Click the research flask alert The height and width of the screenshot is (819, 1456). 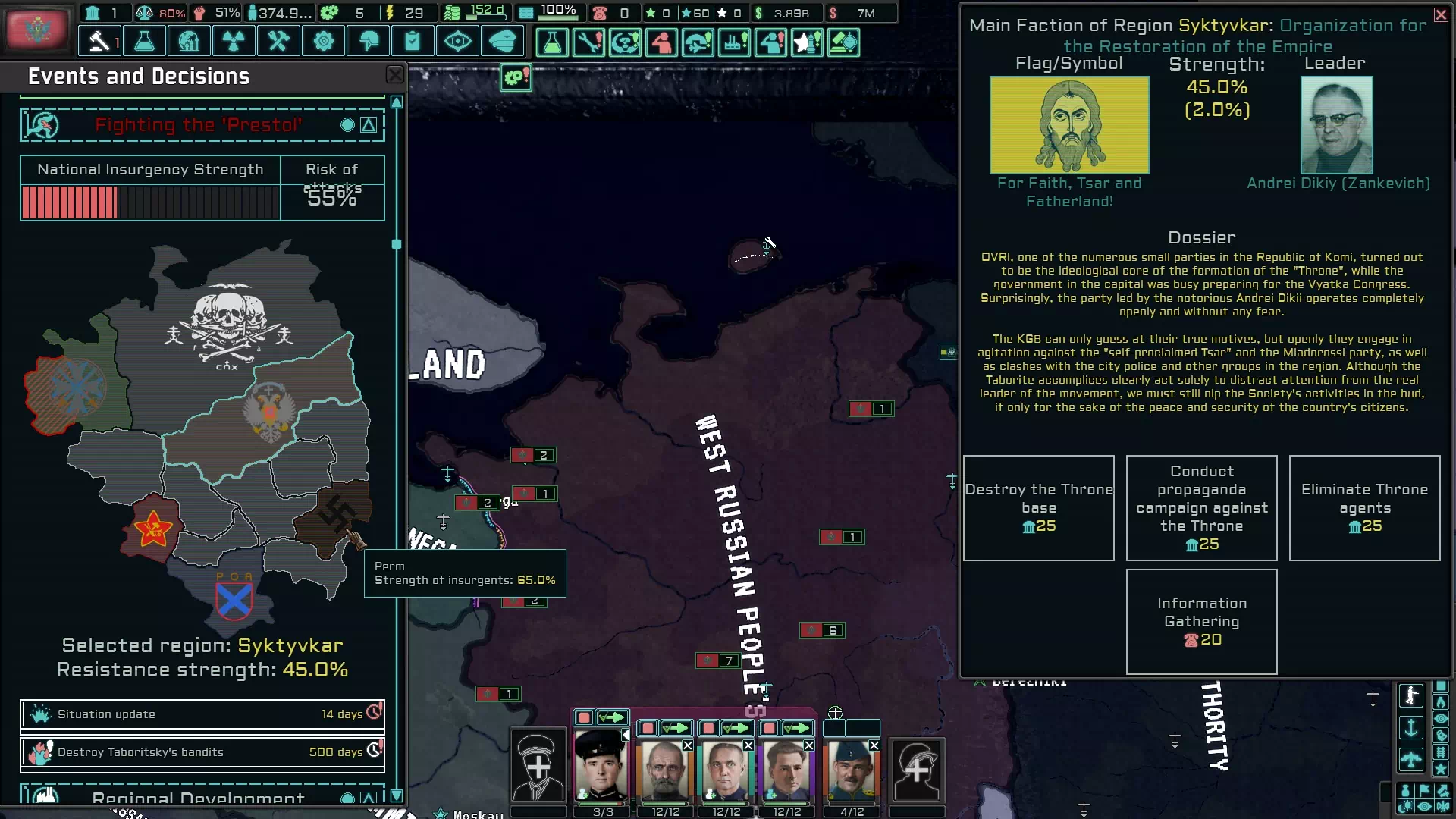[x=552, y=42]
